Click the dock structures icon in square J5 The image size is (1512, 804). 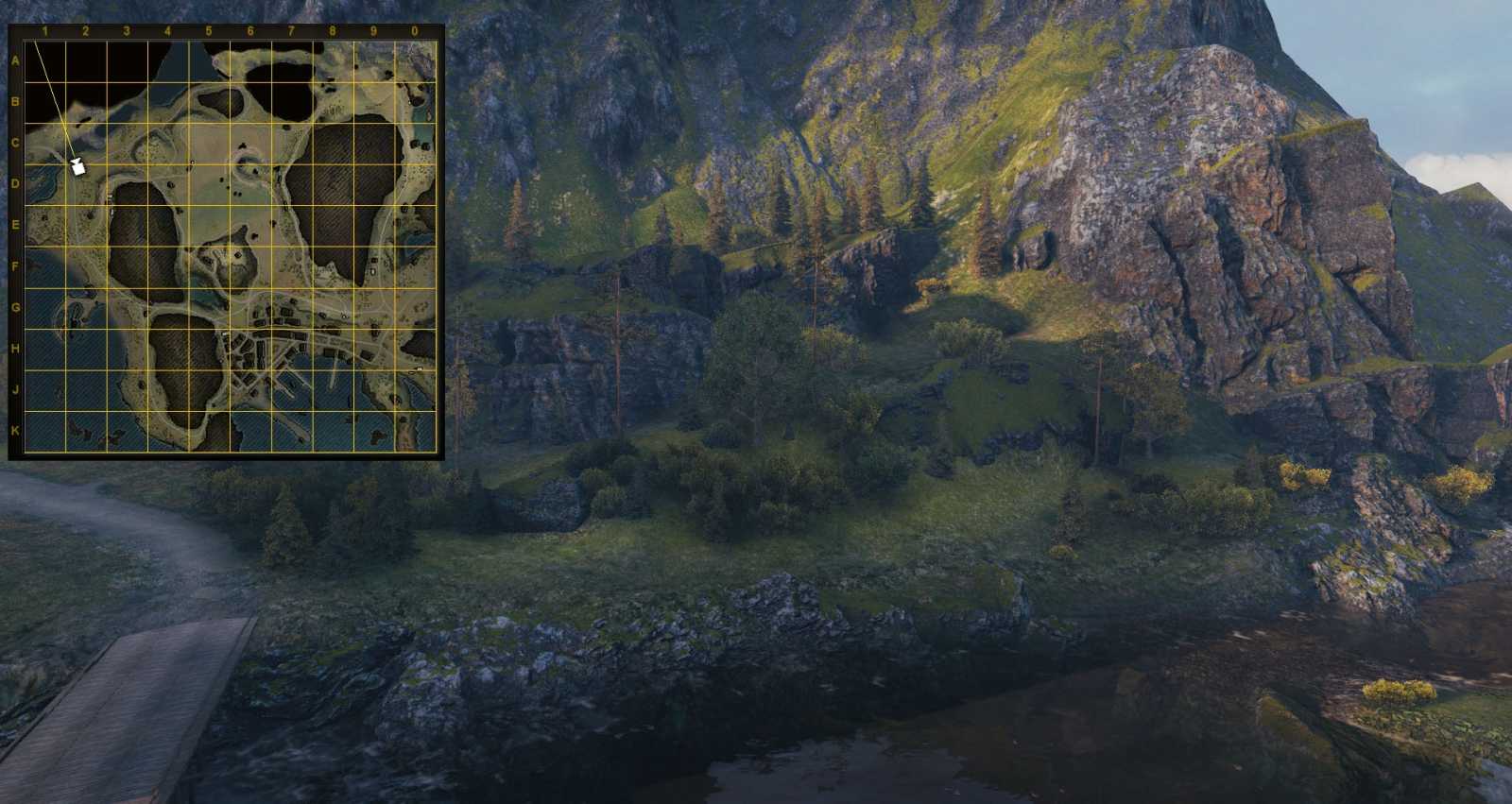[234, 385]
